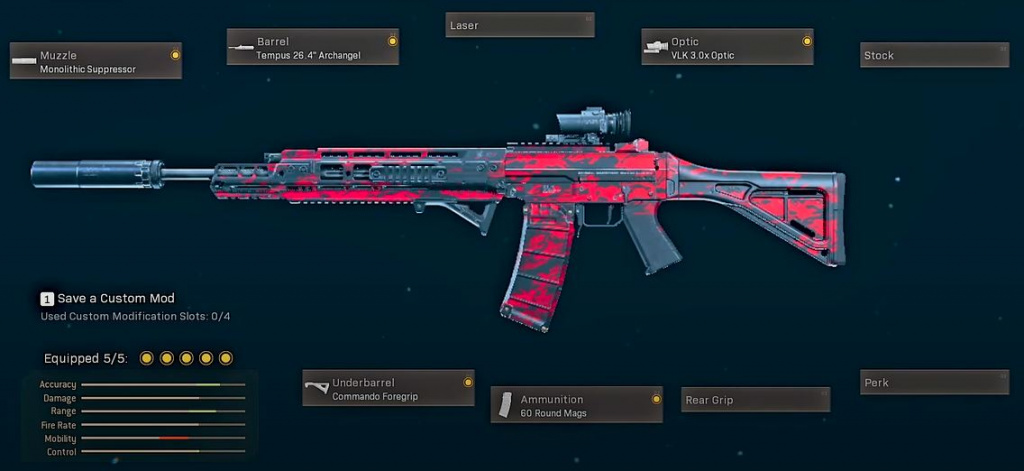Open the empty Perk slot
The width and height of the screenshot is (1024, 471).
pos(935,382)
